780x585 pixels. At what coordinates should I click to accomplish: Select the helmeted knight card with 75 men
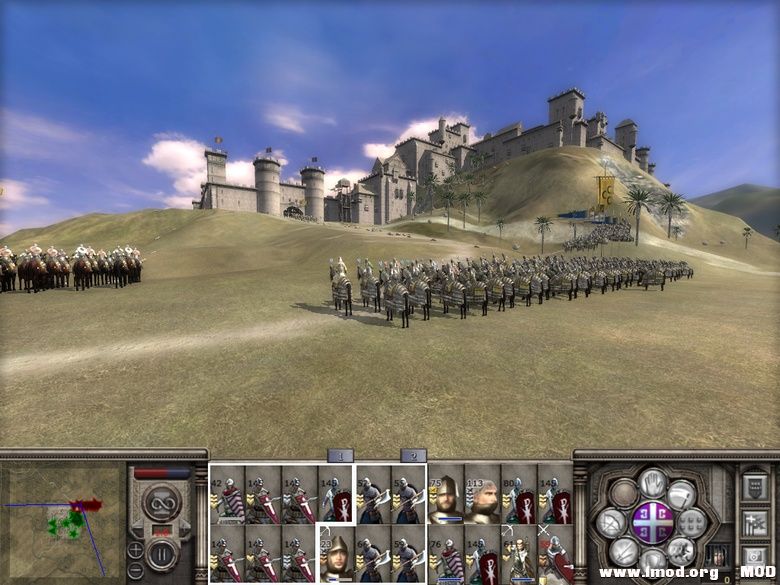[445, 494]
